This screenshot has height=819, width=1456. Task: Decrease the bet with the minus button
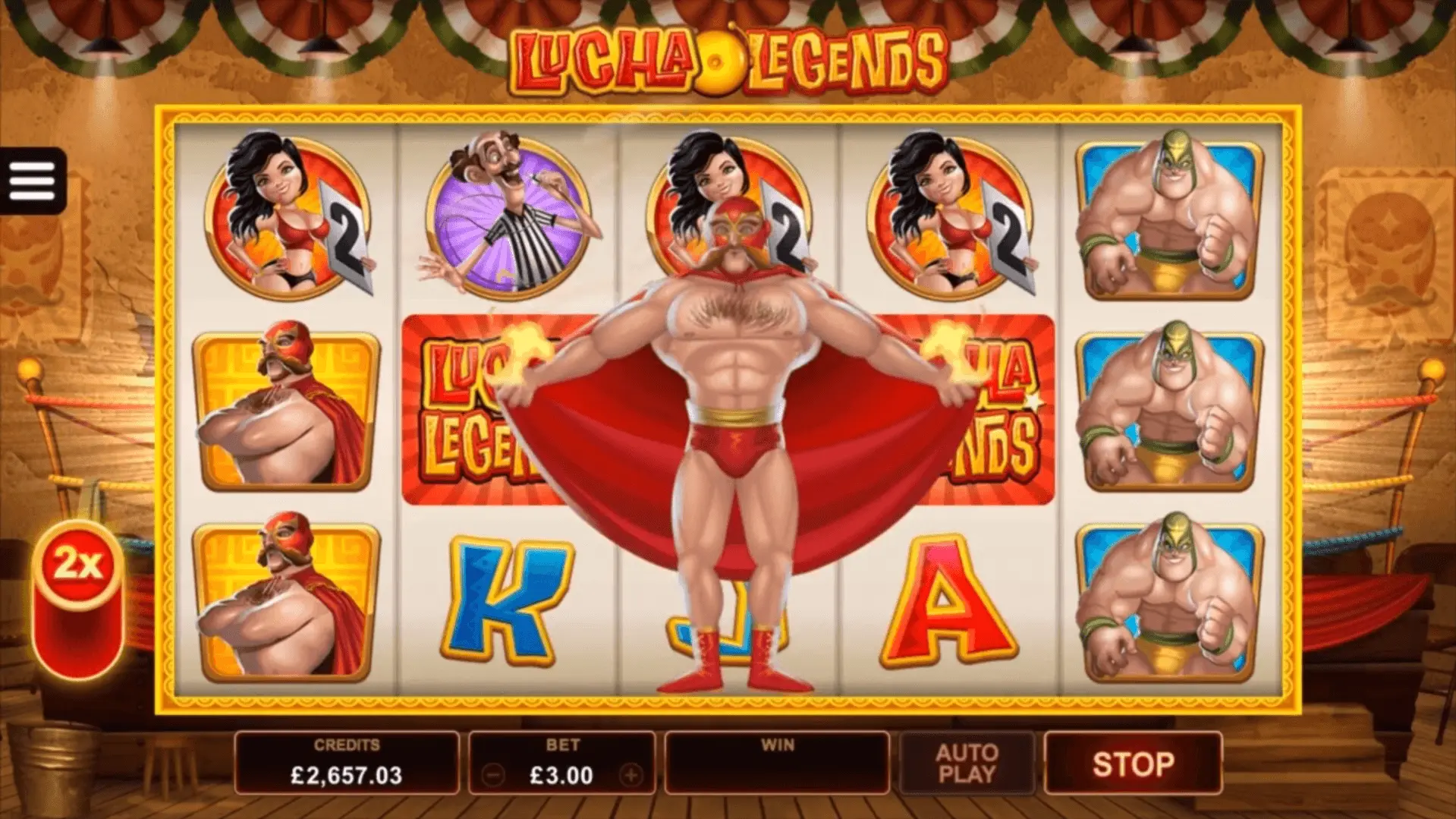tap(493, 775)
